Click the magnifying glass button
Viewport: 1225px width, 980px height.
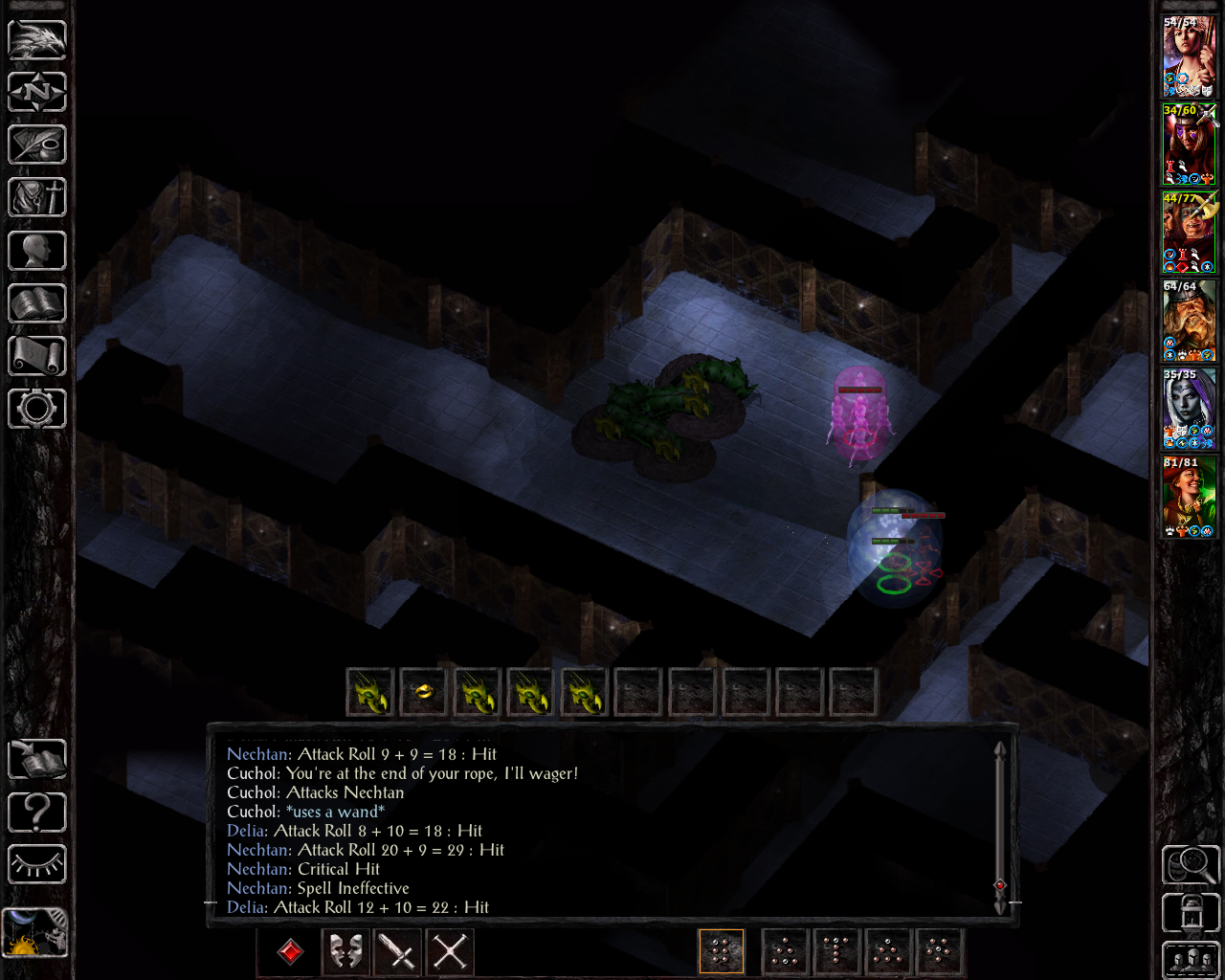point(1190,865)
